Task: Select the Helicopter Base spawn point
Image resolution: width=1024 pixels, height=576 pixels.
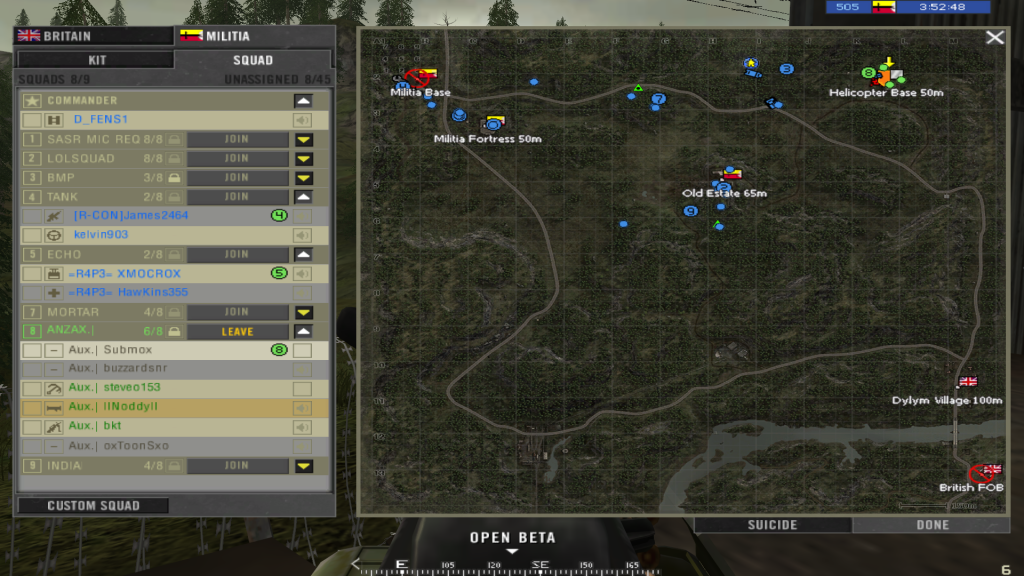Action: 886,75
